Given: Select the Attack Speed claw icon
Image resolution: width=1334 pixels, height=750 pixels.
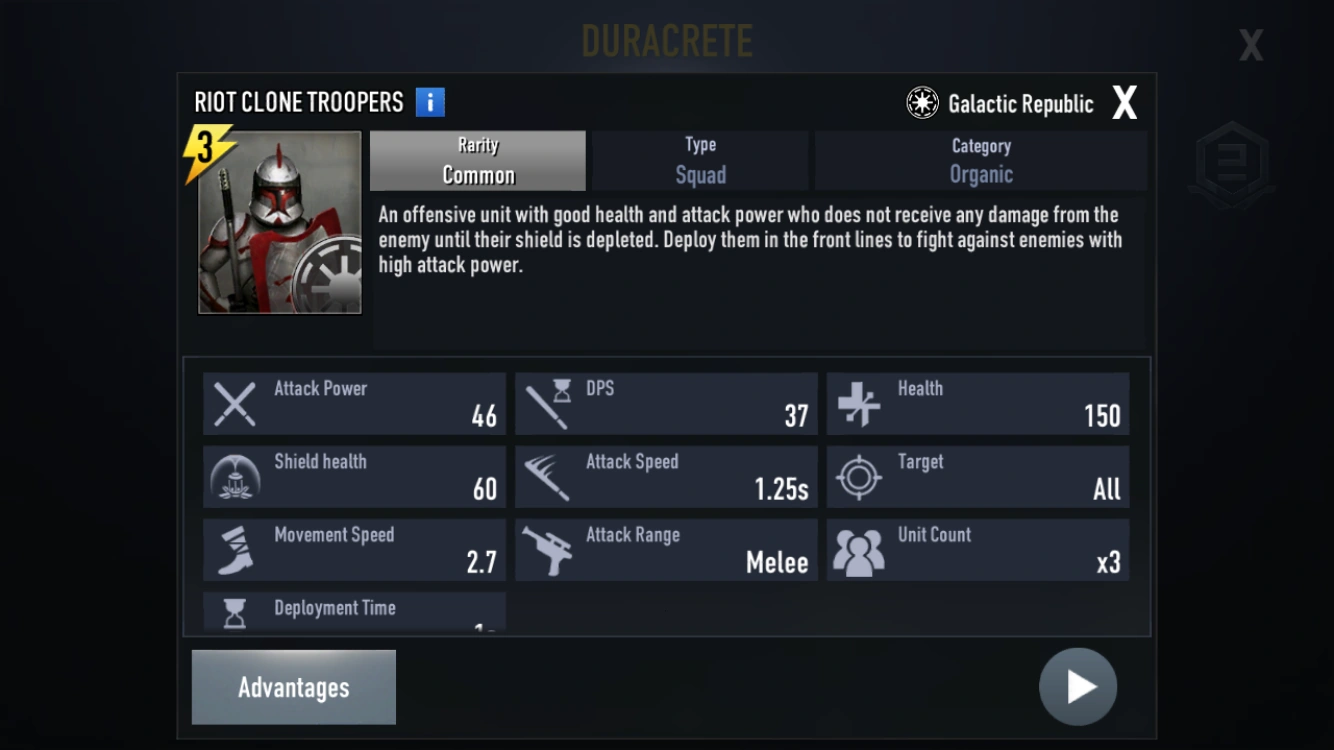Looking at the screenshot, I should click(547, 476).
